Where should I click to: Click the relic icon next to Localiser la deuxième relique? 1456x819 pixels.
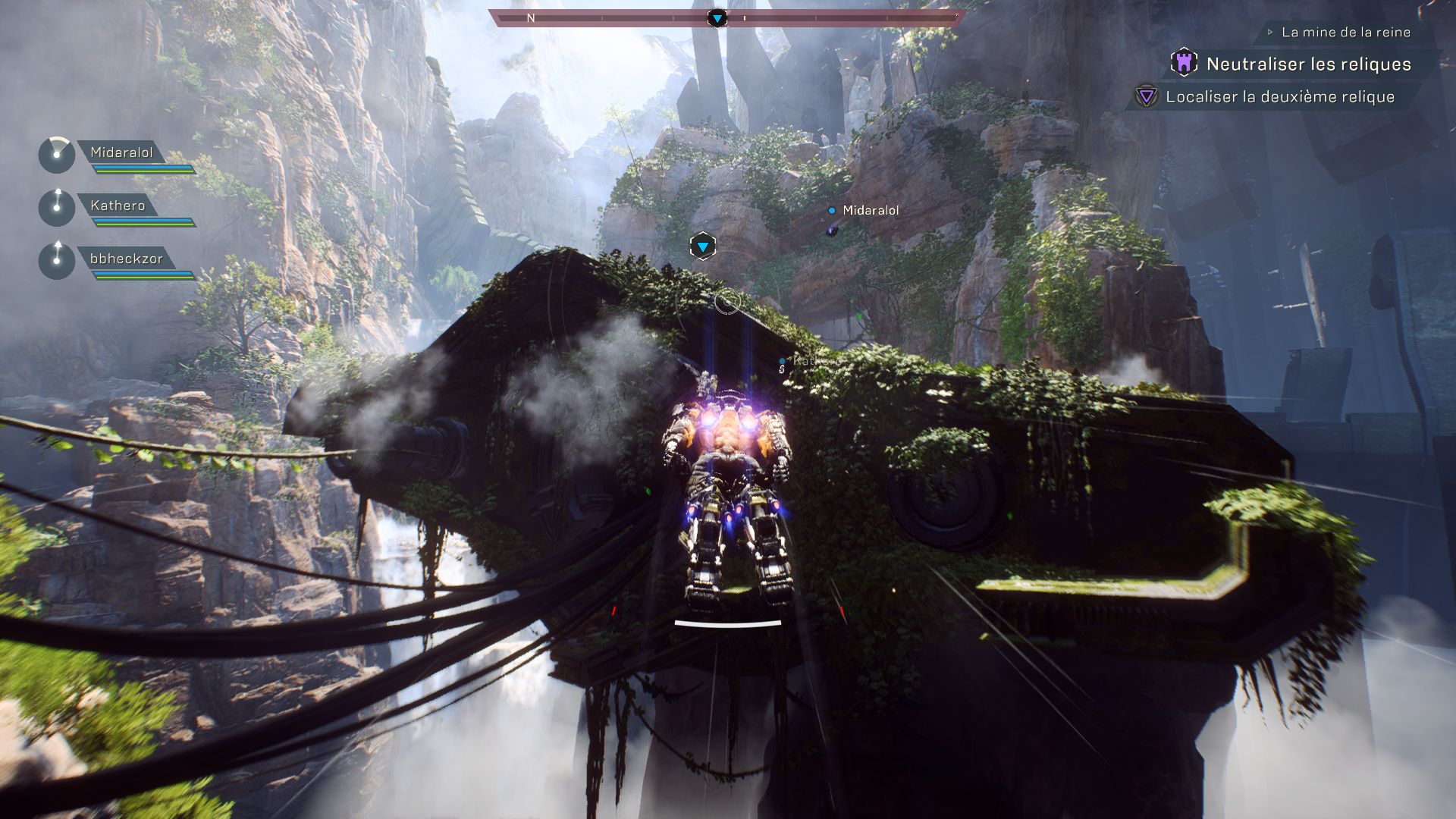[x=1146, y=96]
